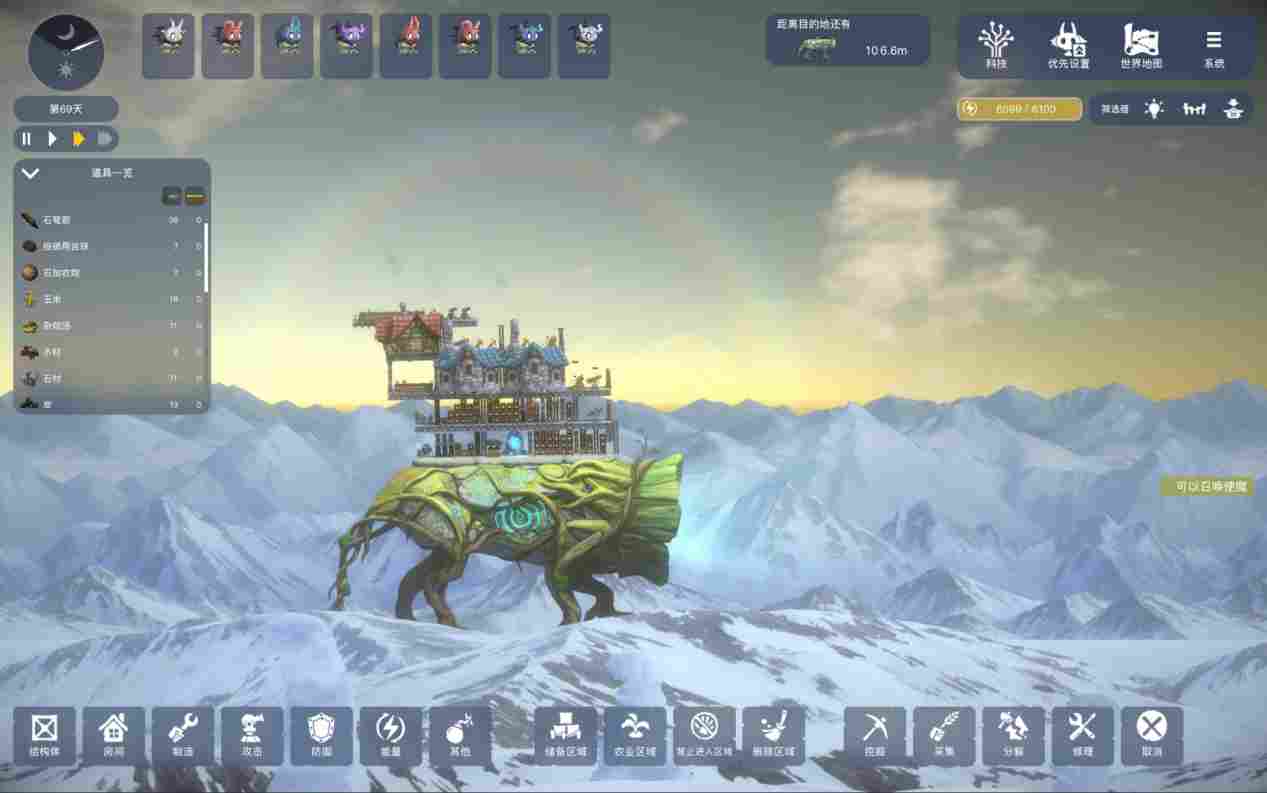Open the 系统 system menu
Image resolution: width=1267 pixels, height=793 pixels.
[1213, 46]
